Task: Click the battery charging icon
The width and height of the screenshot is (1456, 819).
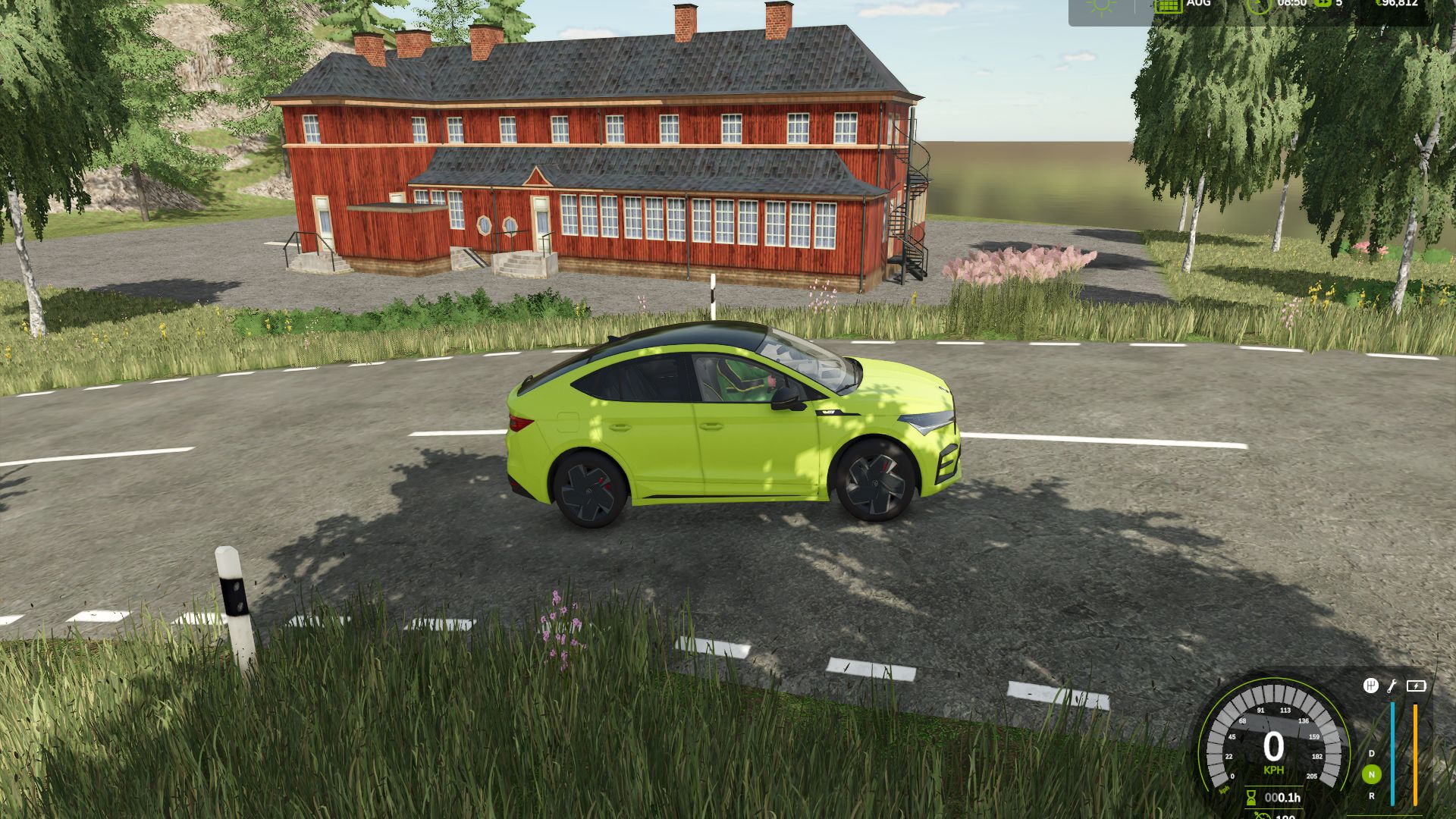Action: point(1417,686)
